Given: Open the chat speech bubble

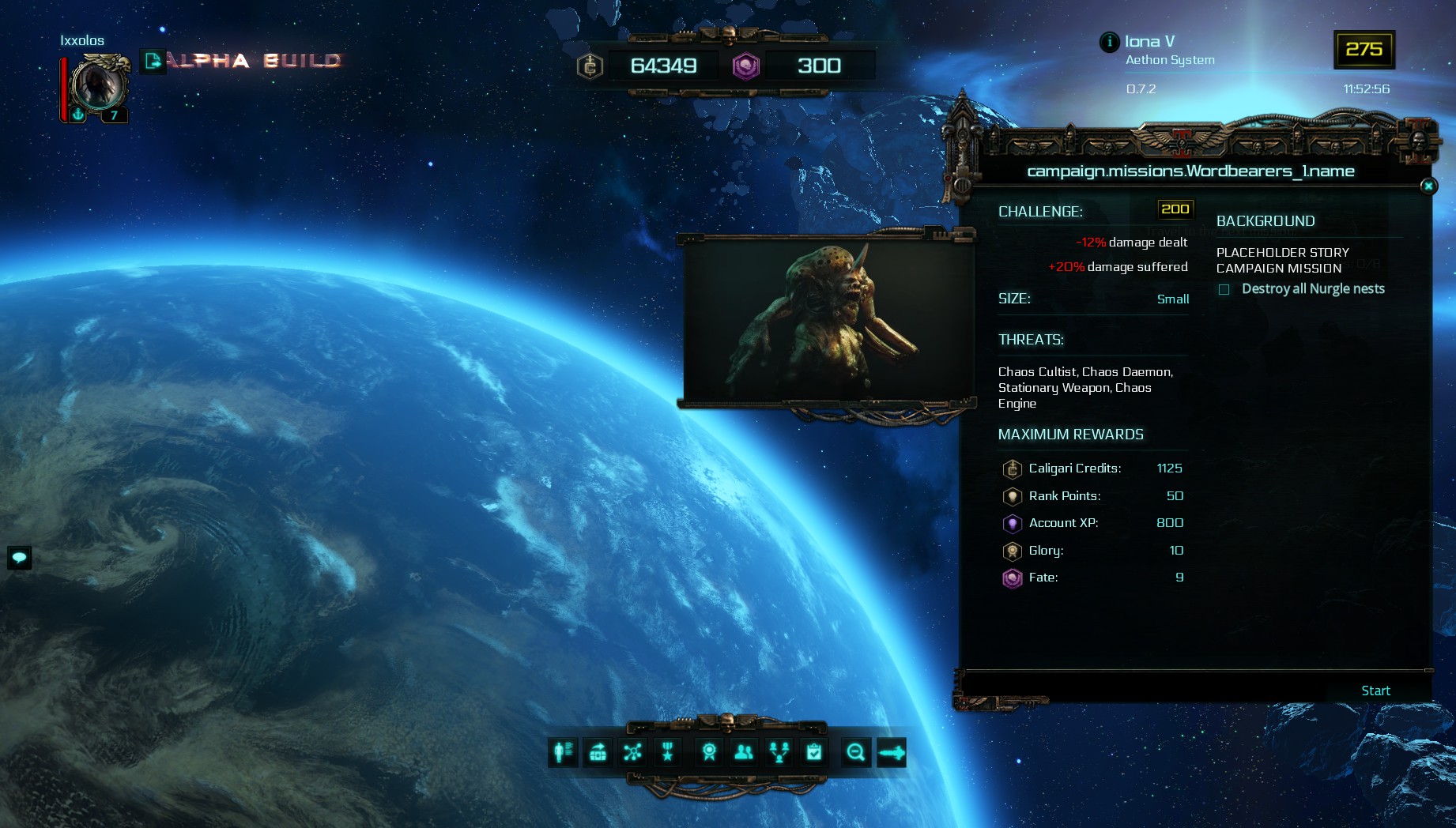Looking at the screenshot, I should tap(19, 558).
